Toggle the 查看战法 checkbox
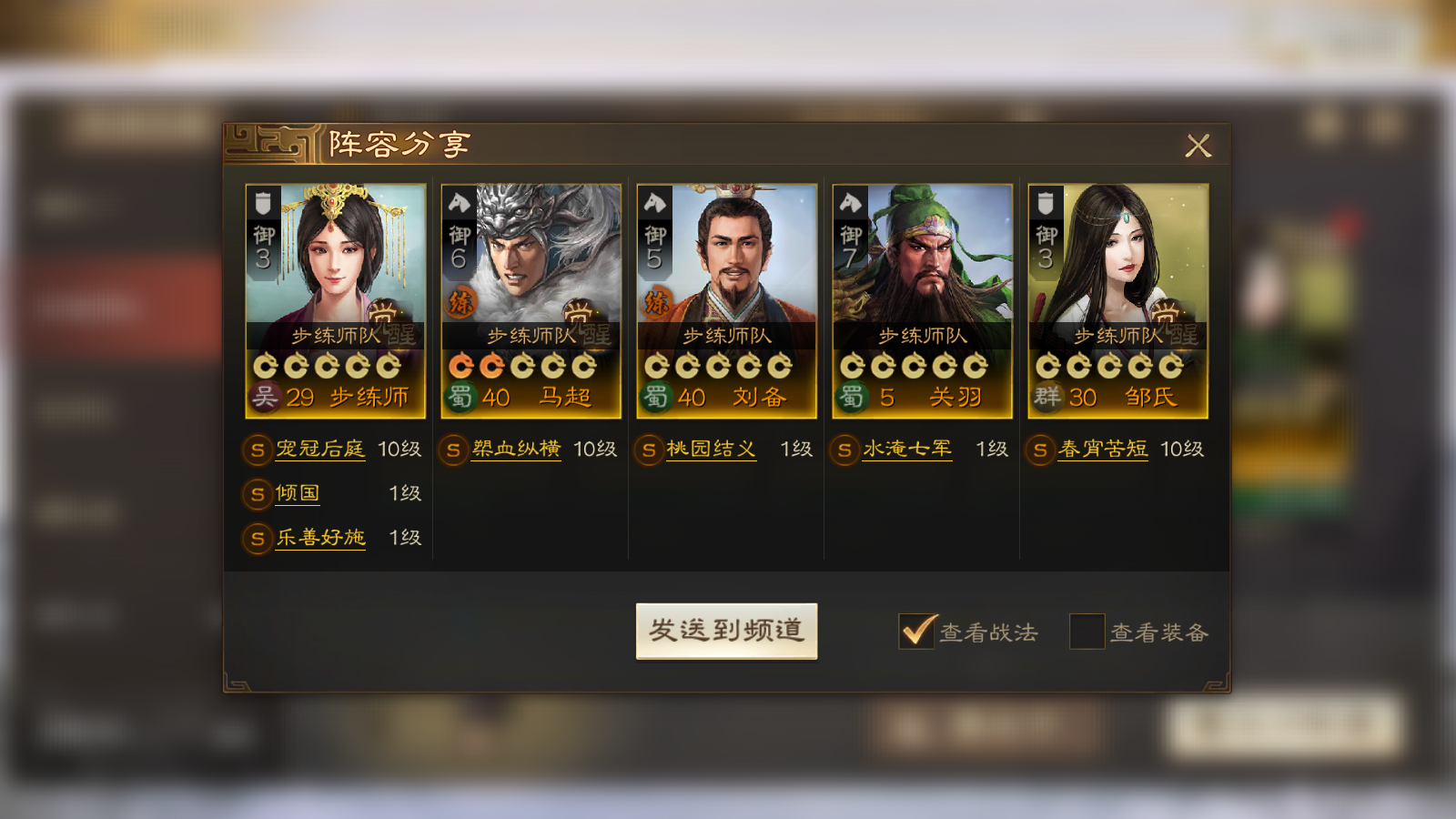Viewport: 1456px width, 819px height. coord(916,632)
